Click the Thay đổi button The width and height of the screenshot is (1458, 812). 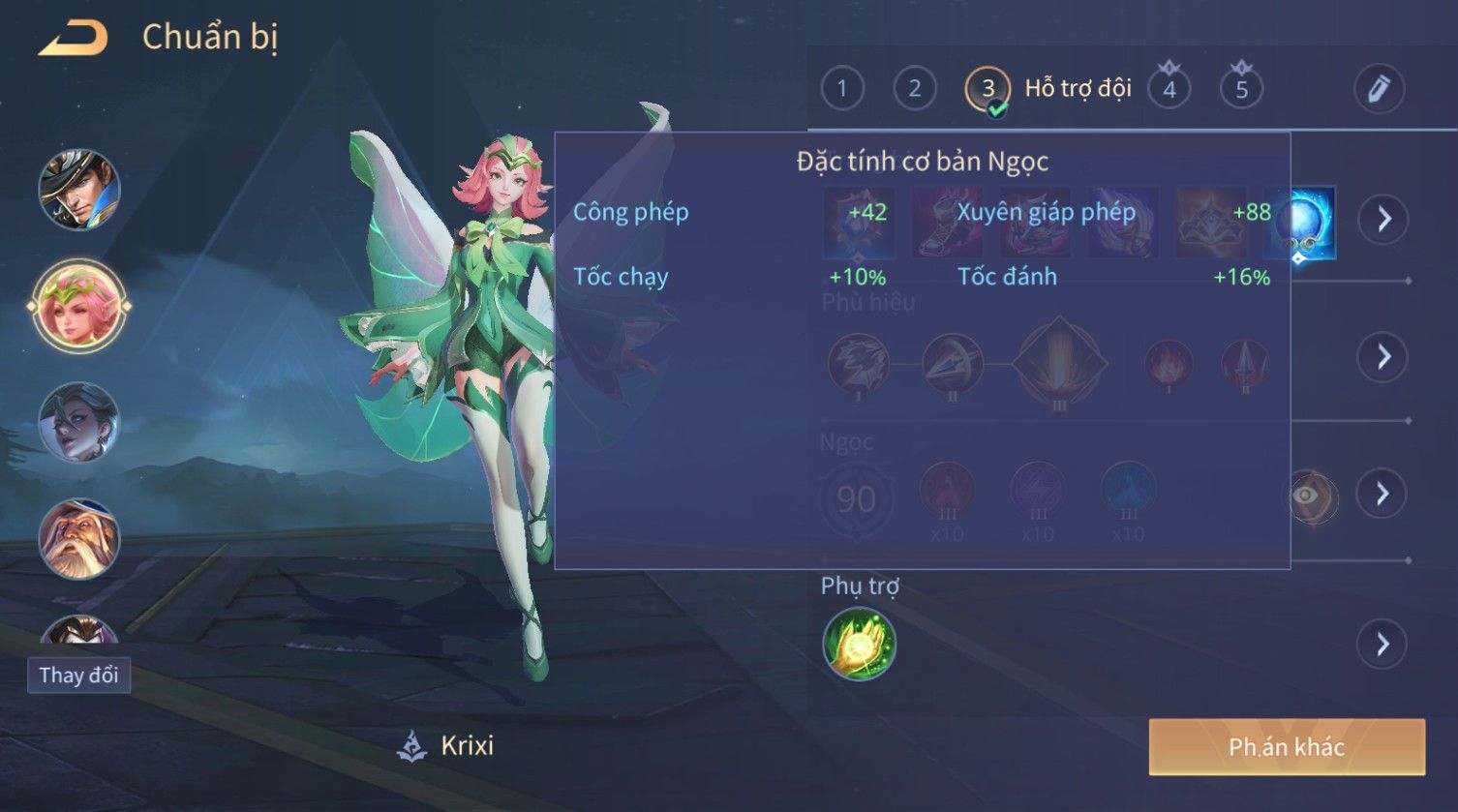click(78, 675)
